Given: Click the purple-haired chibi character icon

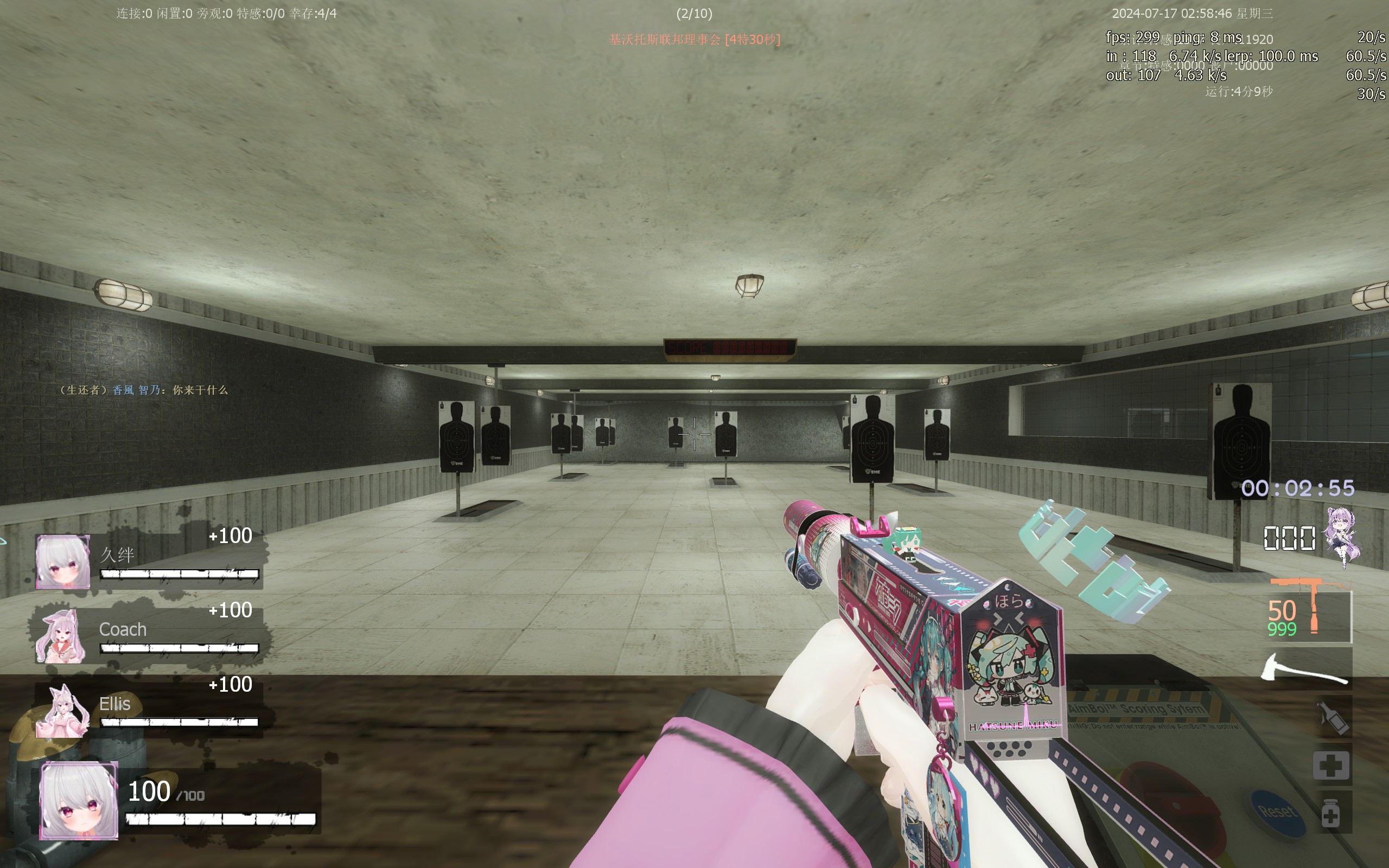Looking at the screenshot, I should click(x=1342, y=535).
